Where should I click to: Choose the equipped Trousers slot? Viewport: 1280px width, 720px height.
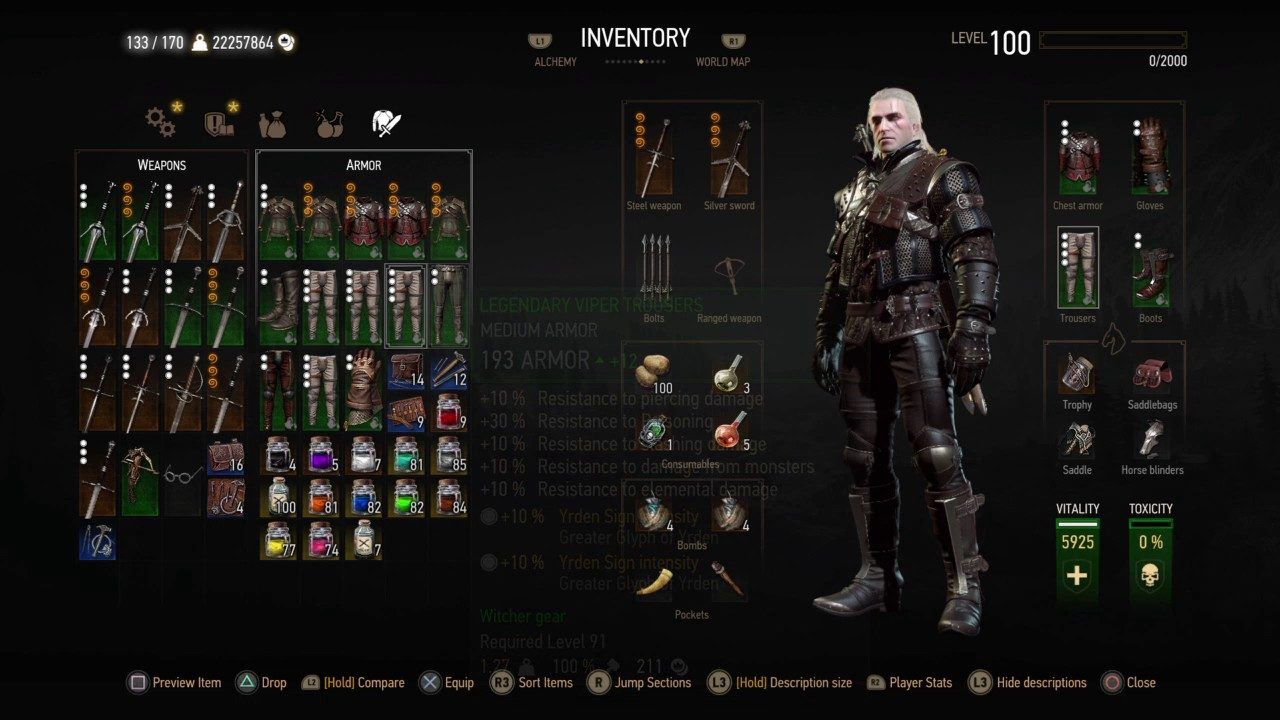tap(1078, 268)
